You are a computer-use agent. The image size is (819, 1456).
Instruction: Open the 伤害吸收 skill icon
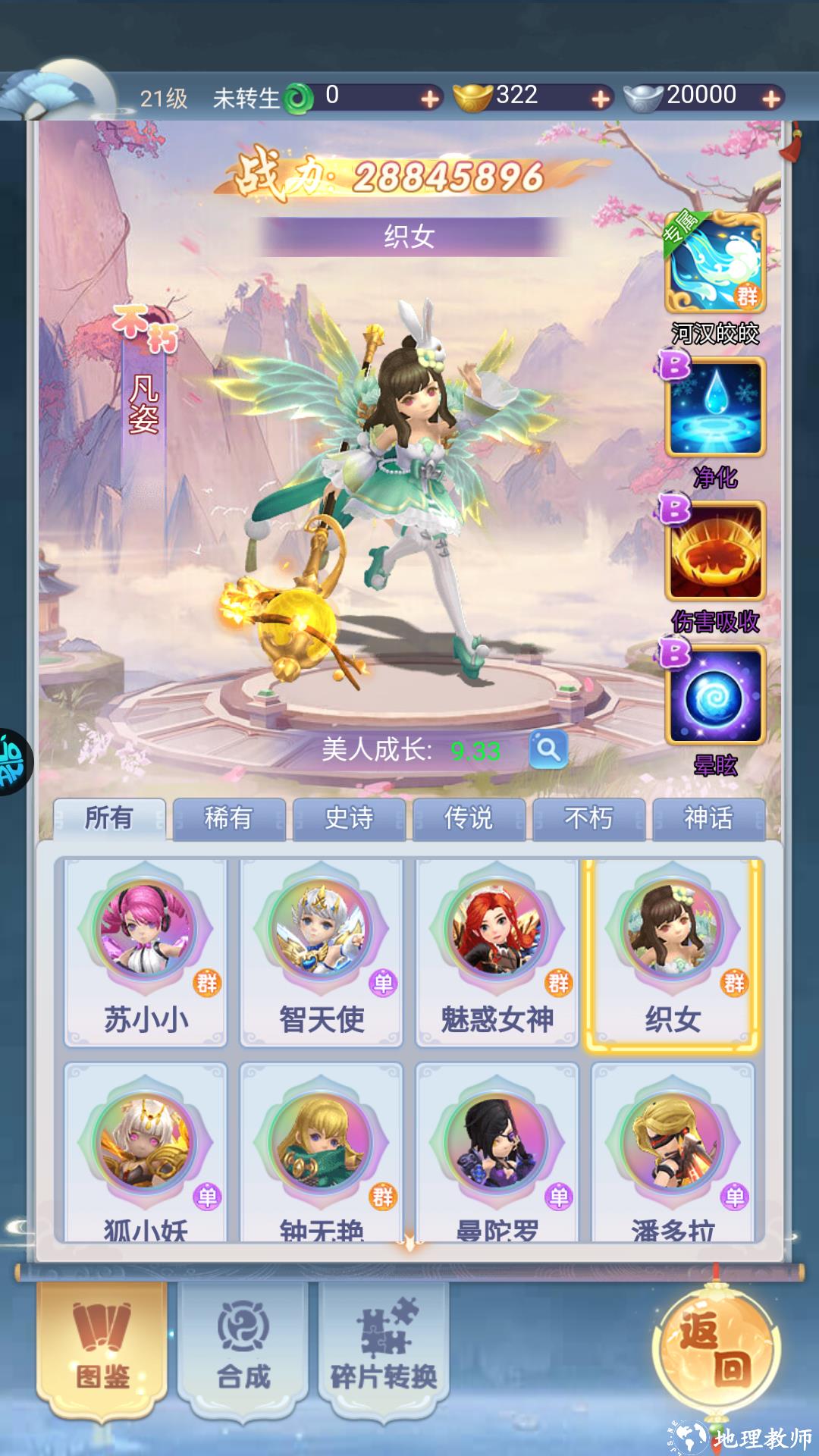click(x=715, y=551)
